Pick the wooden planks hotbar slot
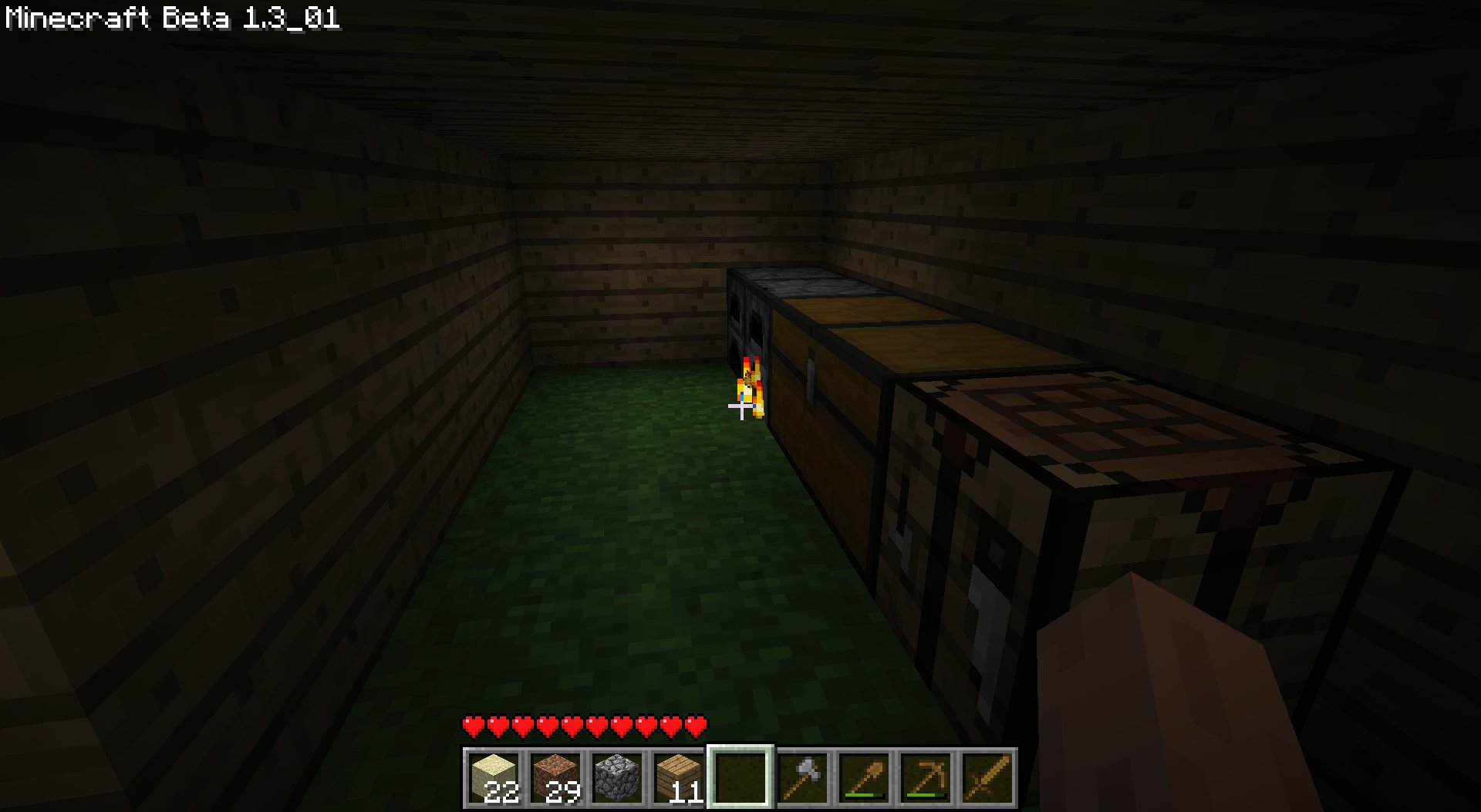 (x=679, y=777)
